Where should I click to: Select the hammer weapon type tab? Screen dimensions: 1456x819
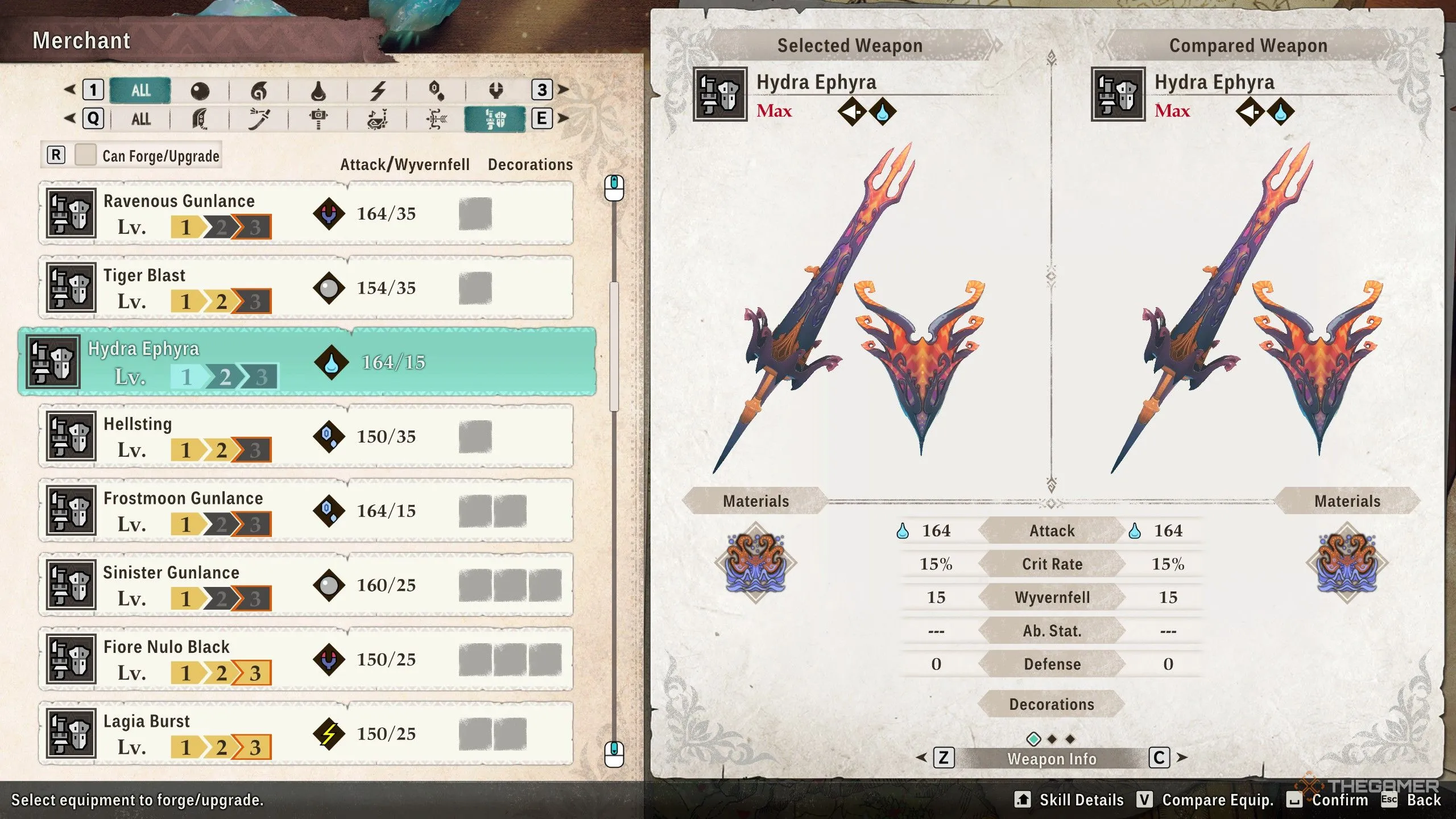(x=318, y=119)
